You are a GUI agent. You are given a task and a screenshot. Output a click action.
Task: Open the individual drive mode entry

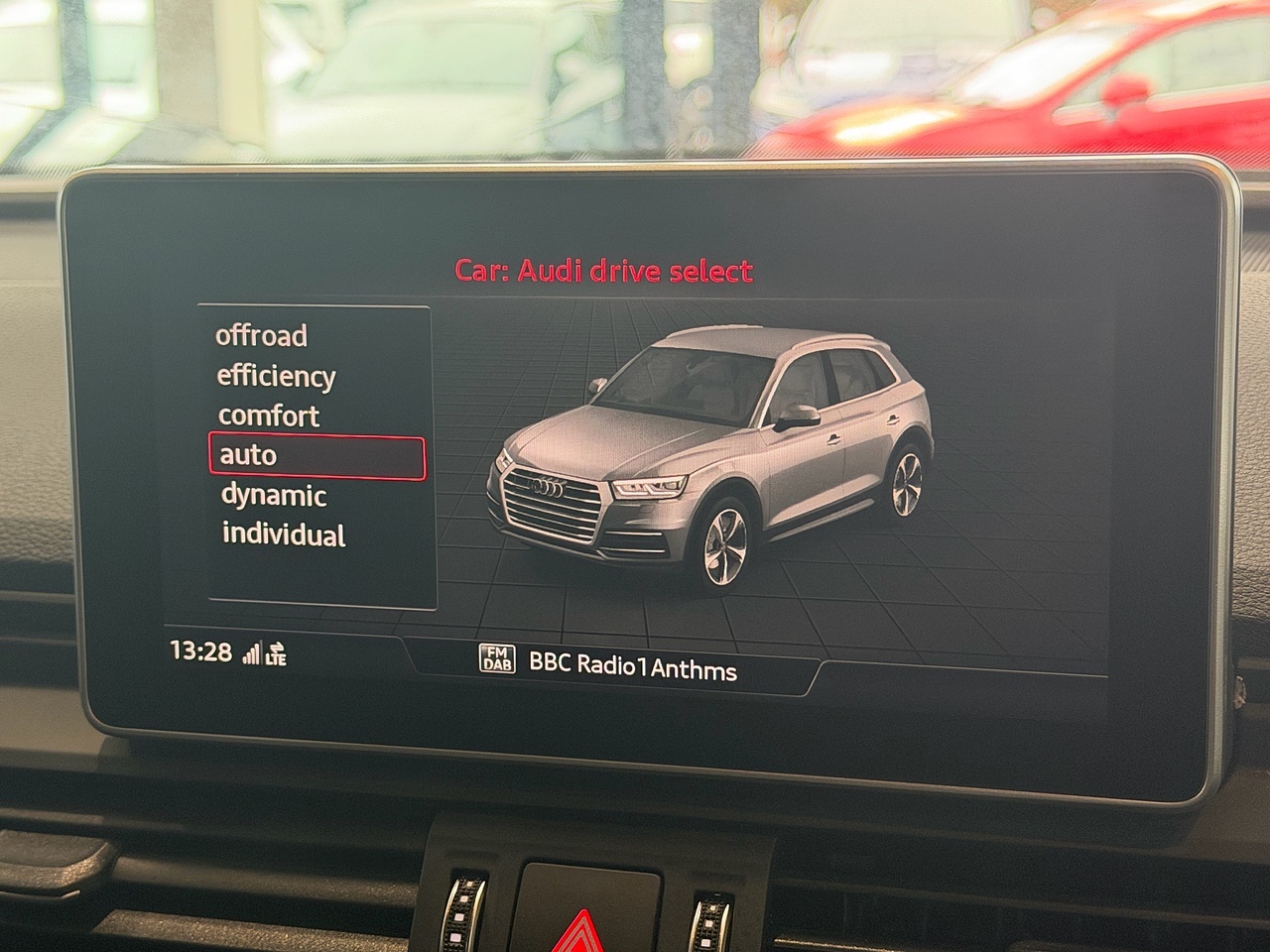pyautogui.click(x=284, y=535)
